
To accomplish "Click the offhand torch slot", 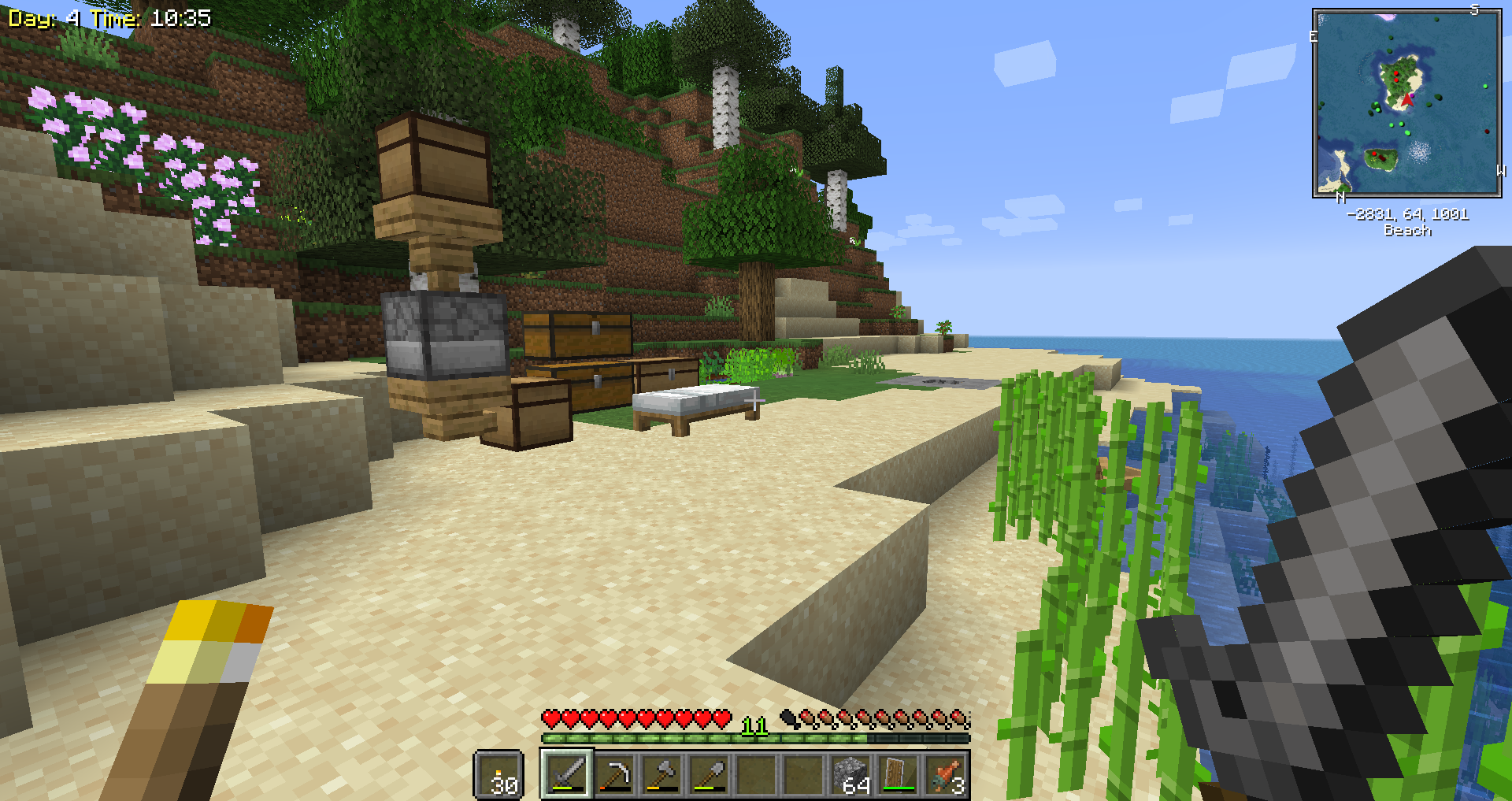I will (x=498, y=774).
